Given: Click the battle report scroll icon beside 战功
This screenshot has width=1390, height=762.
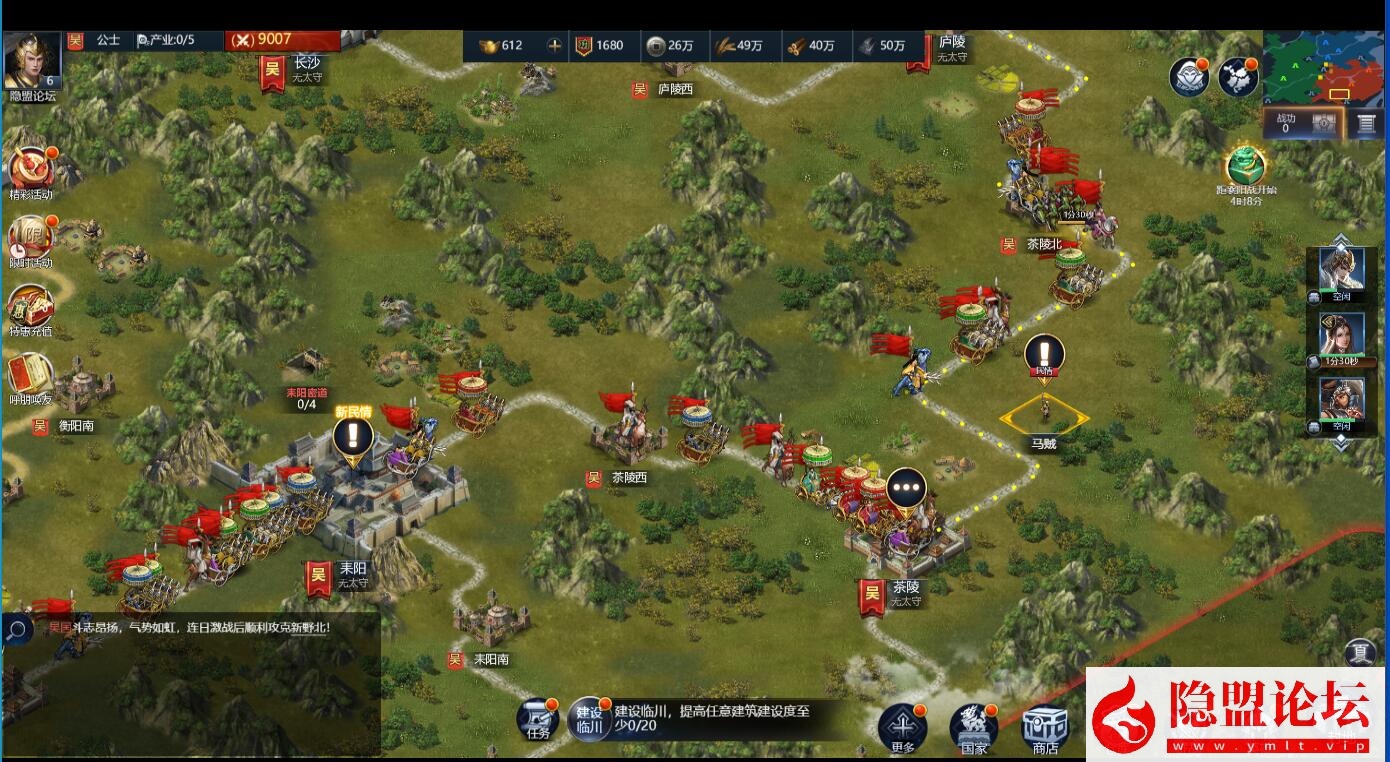Looking at the screenshot, I should (1367, 122).
